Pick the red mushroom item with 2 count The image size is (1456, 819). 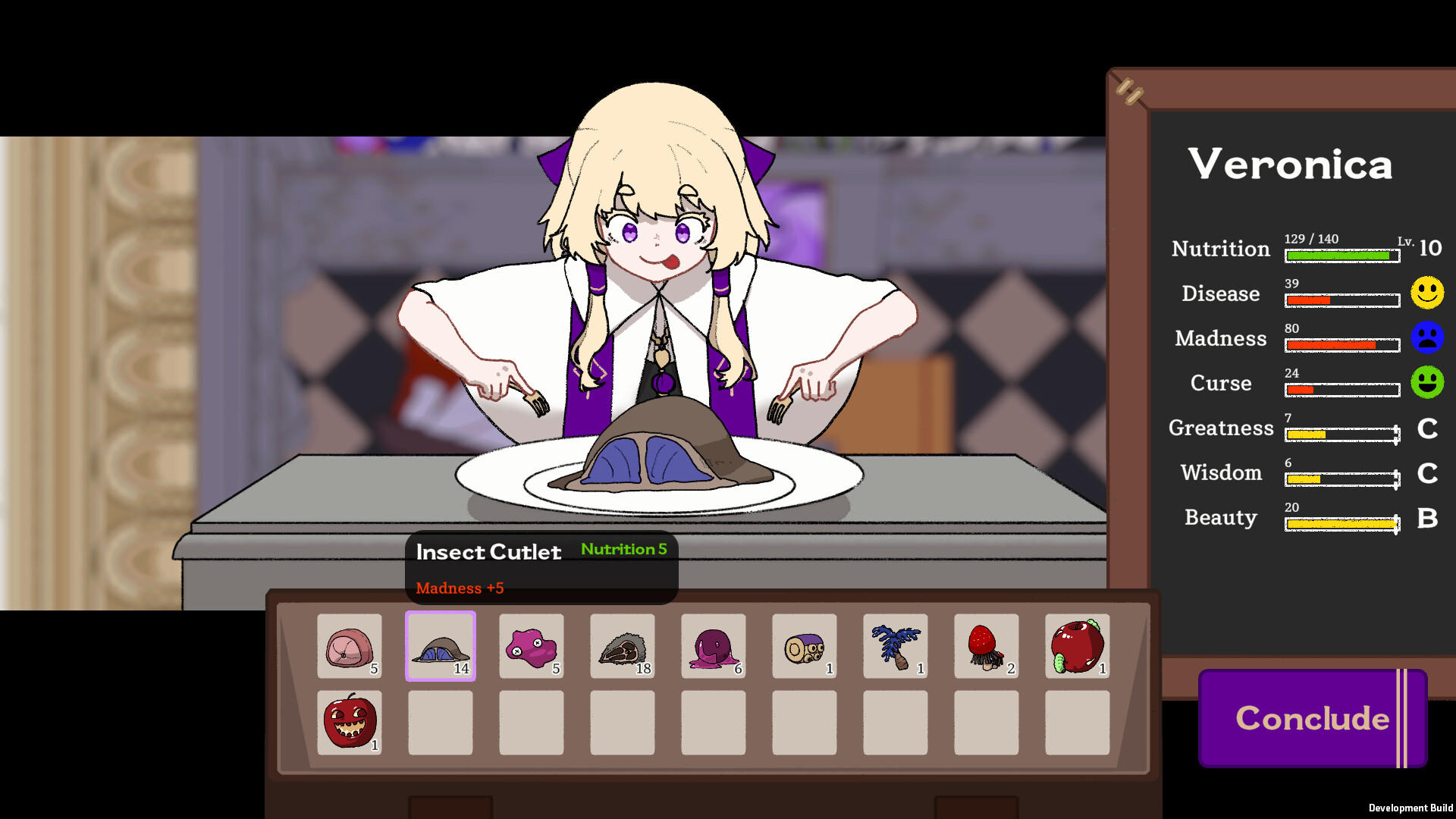987,647
